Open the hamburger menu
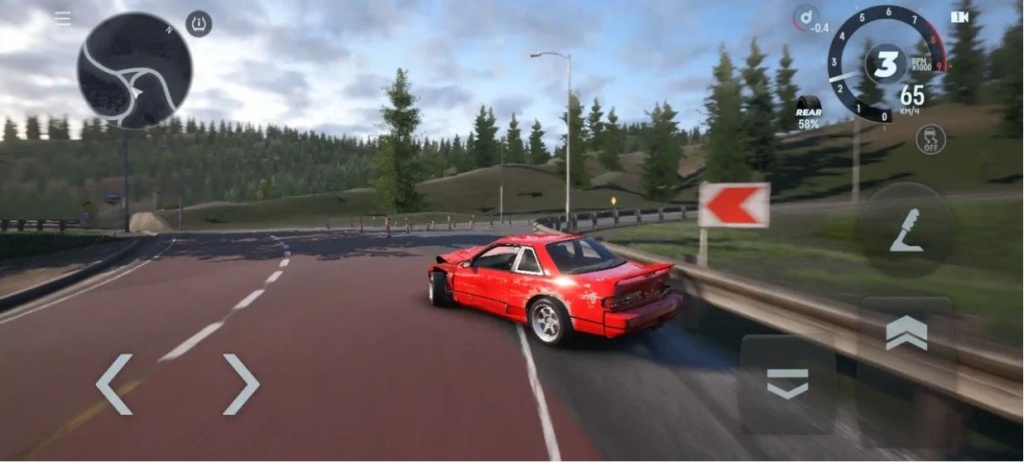1024x463 pixels. click(62, 18)
